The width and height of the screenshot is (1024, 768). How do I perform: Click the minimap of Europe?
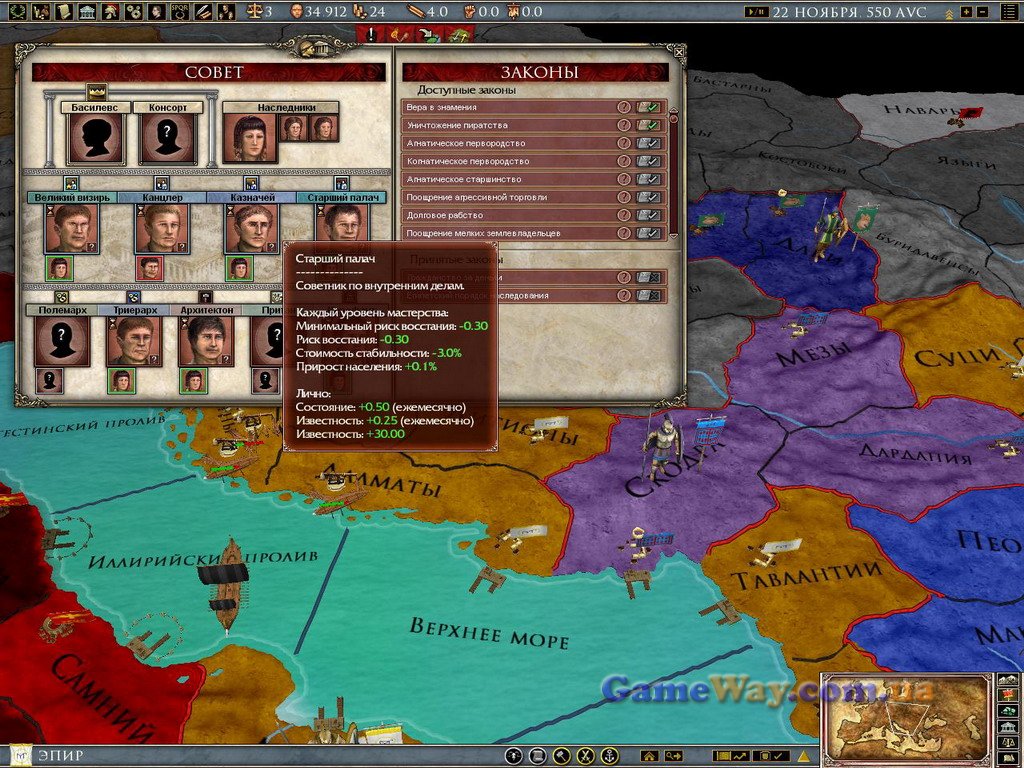906,716
